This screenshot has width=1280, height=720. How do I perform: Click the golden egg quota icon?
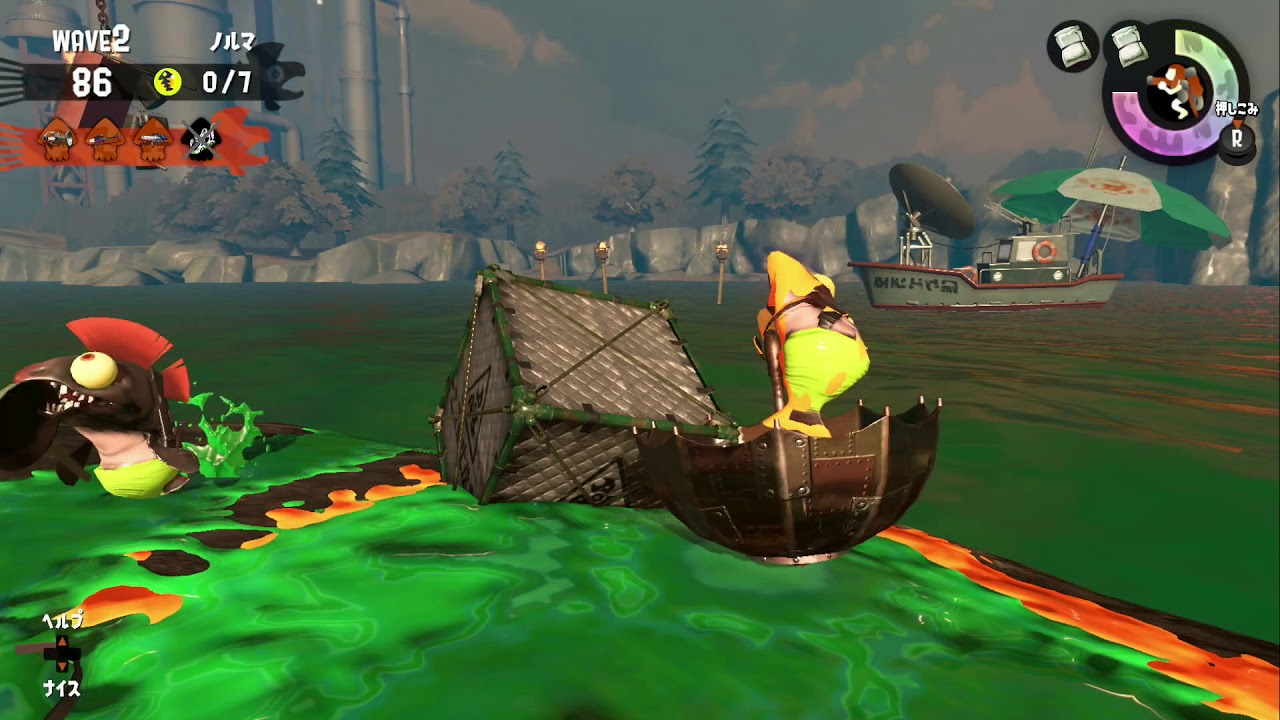[167, 83]
